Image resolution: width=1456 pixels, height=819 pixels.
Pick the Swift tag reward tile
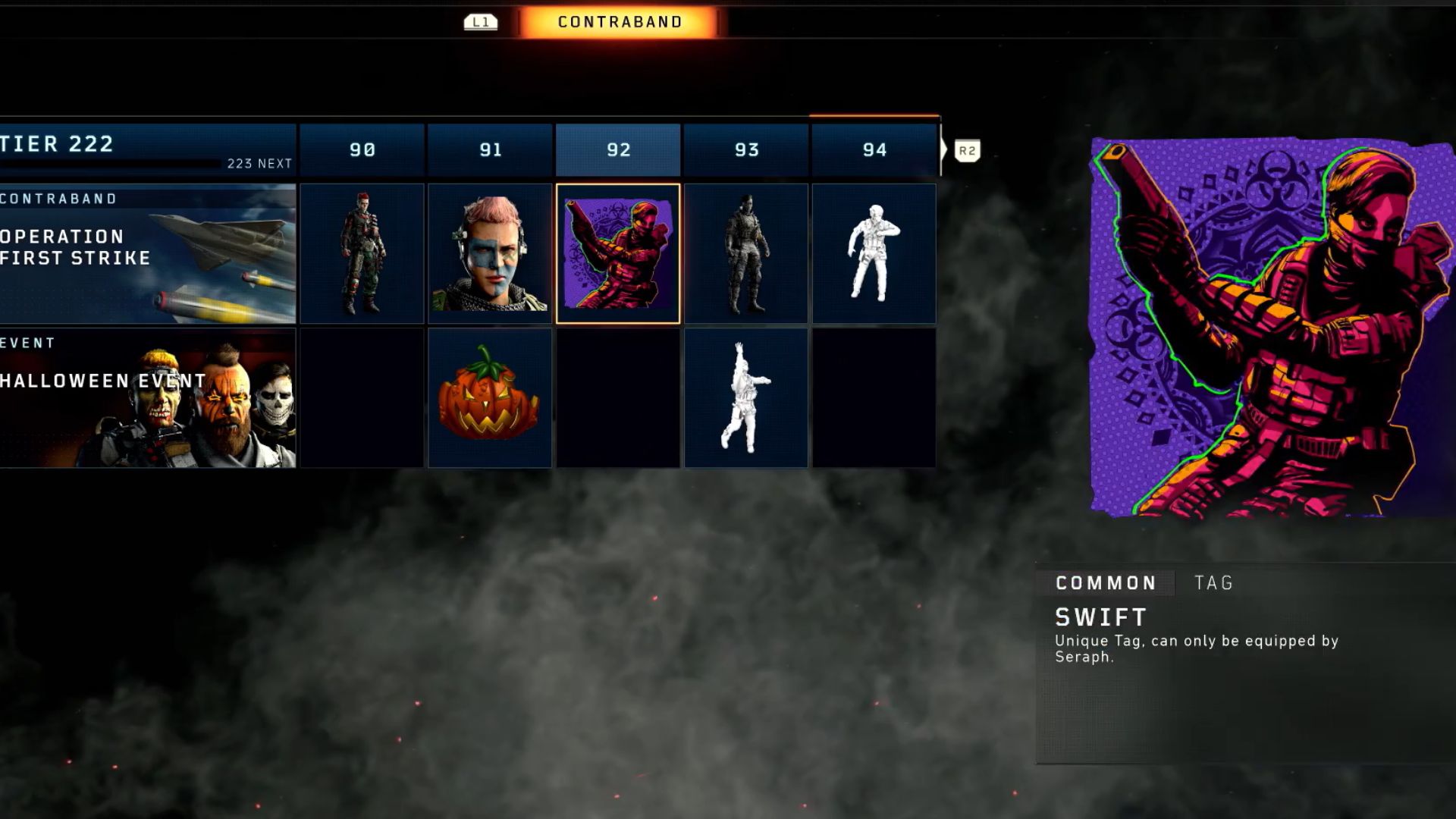coord(618,253)
